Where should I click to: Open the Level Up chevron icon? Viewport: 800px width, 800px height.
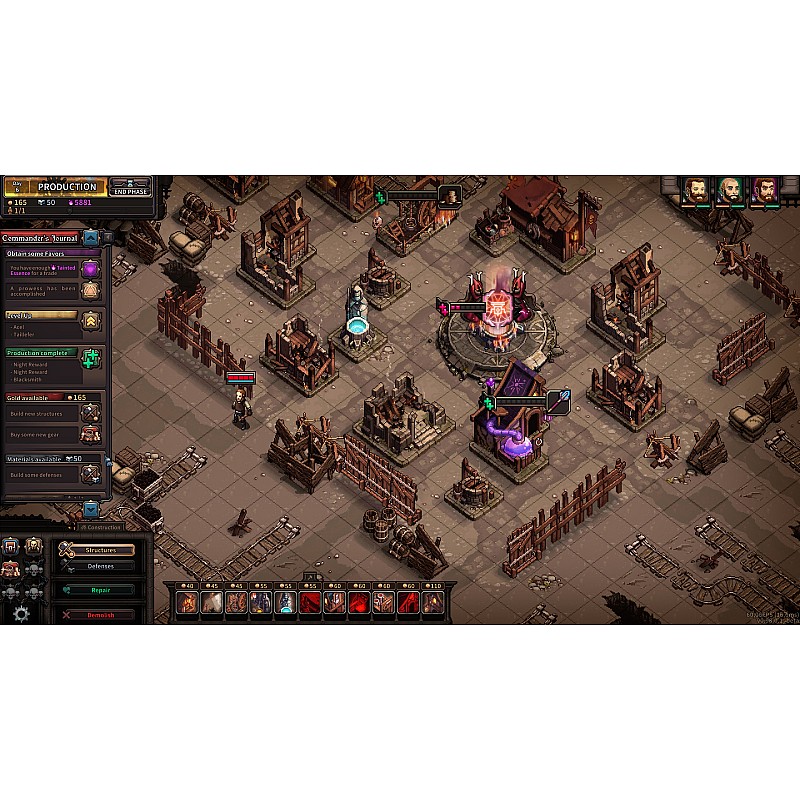(91, 321)
